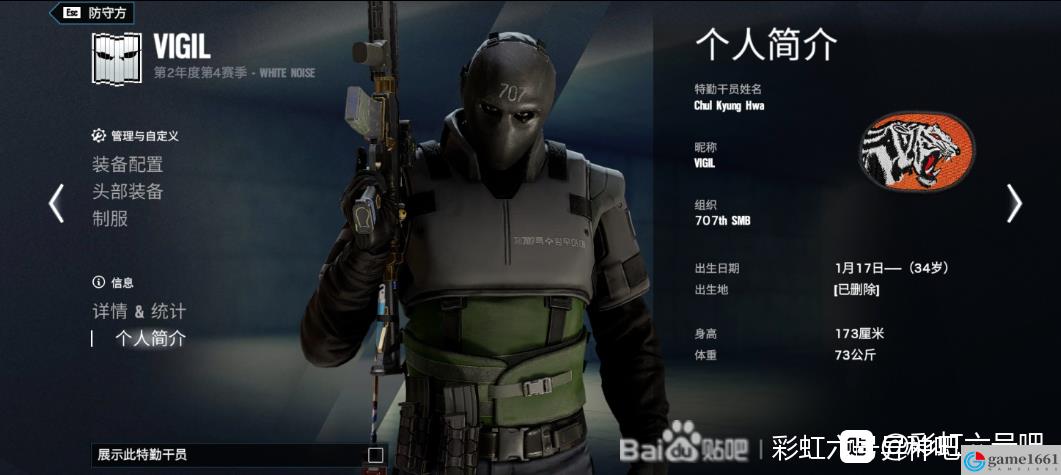The height and width of the screenshot is (475, 1061).
Task: Click the 防守方 back button
Action: (x=97, y=13)
